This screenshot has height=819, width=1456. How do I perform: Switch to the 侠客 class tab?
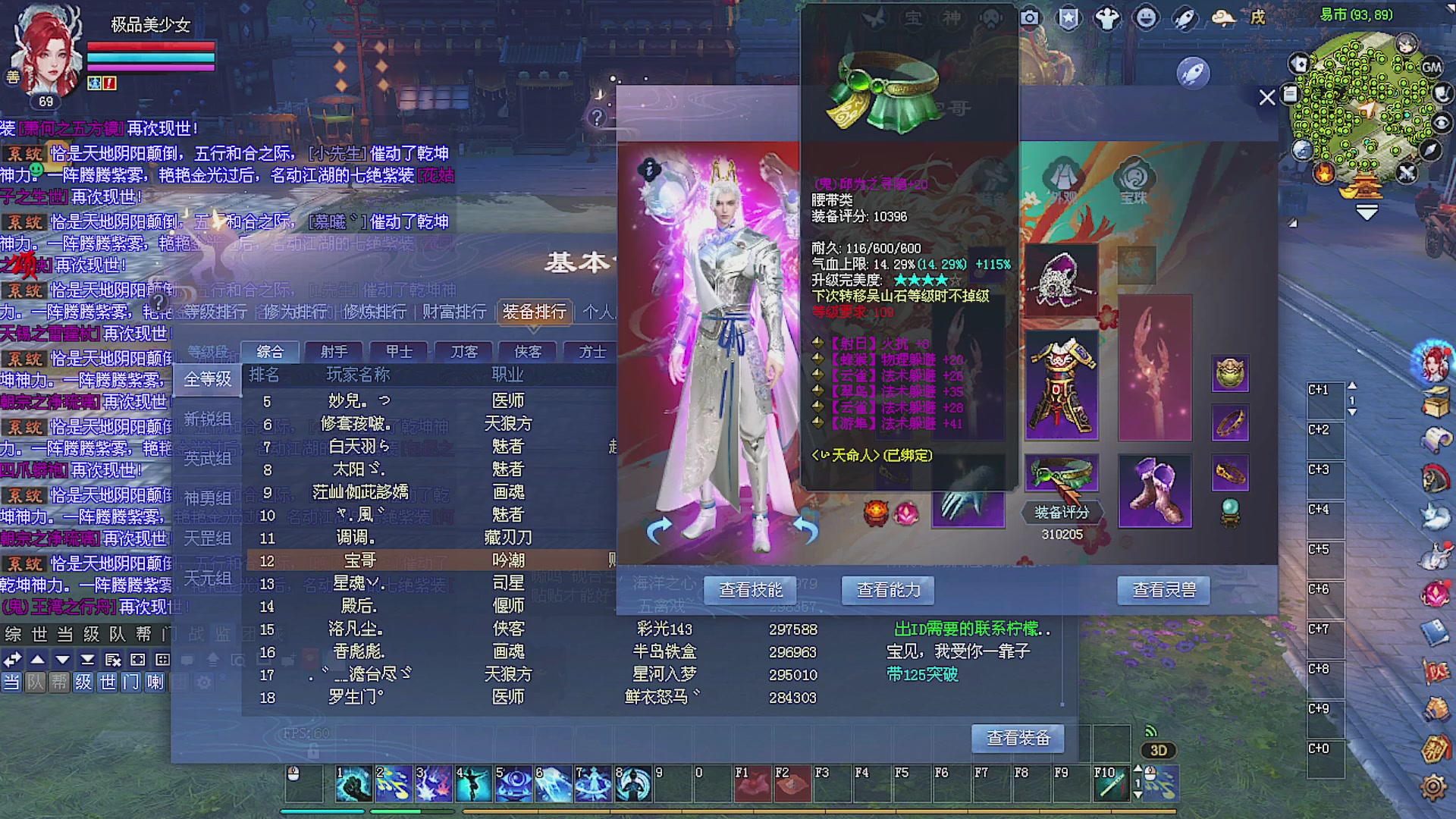[x=528, y=351]
